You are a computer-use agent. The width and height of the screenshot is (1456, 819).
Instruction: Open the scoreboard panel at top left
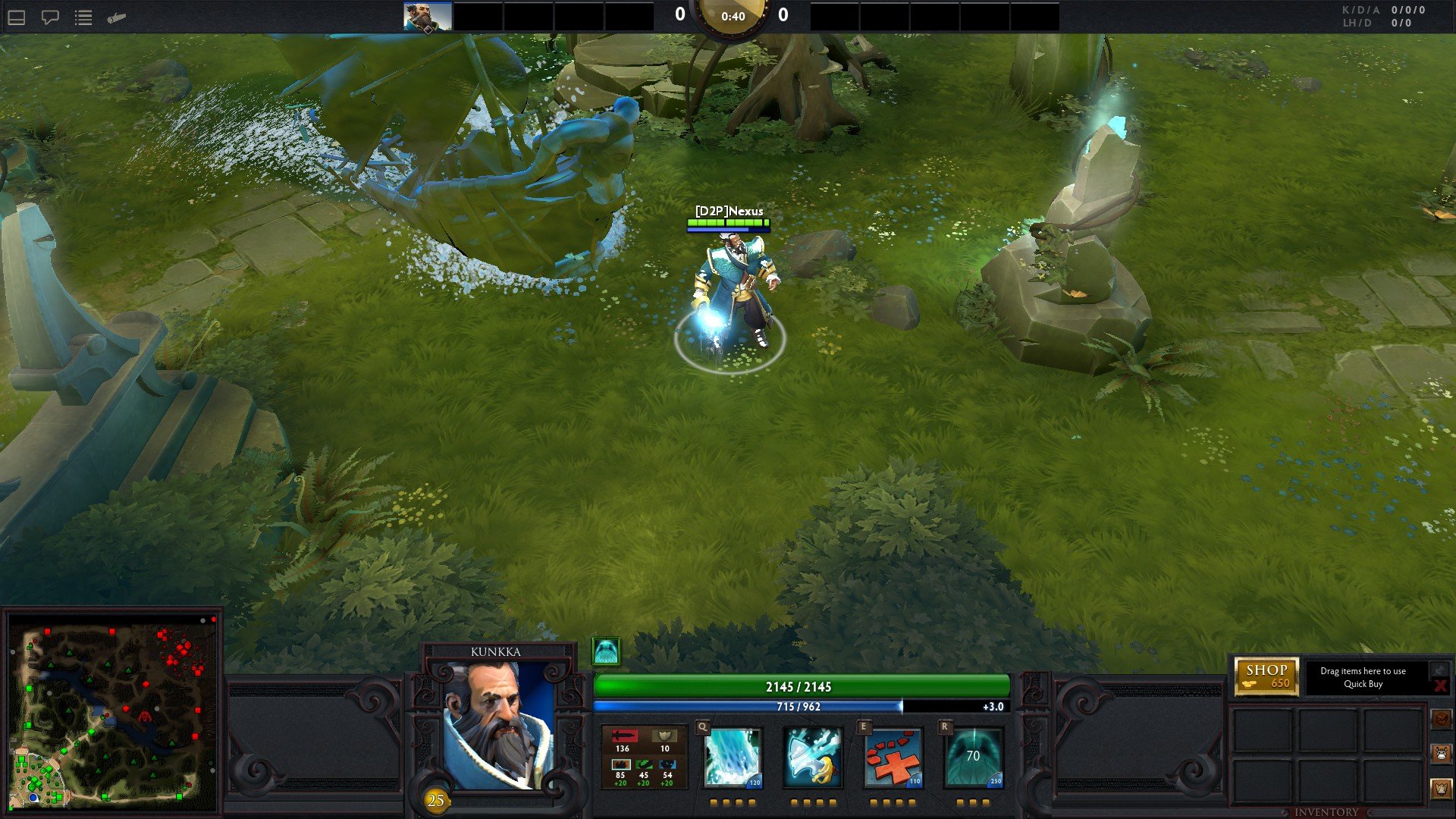(x=15, y=17)
